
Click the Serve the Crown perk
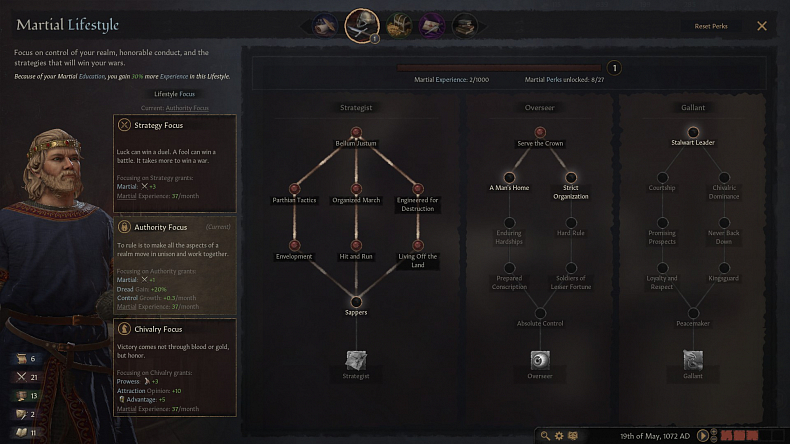[540, 132]
